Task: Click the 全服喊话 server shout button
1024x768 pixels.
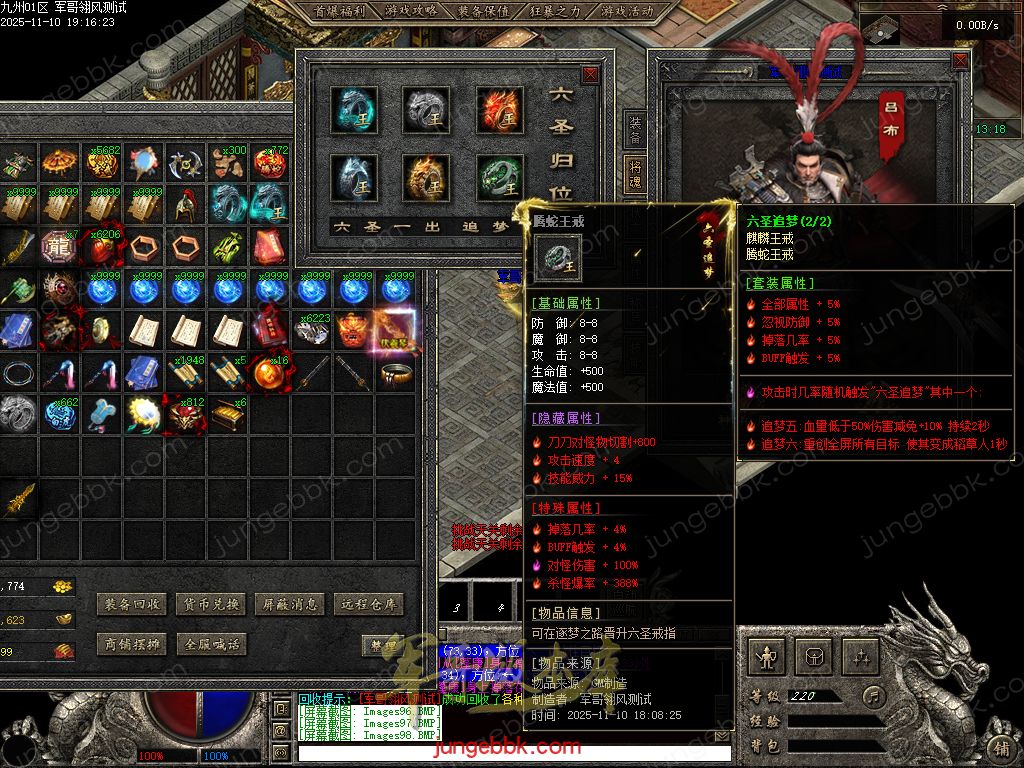Action: 211,645
